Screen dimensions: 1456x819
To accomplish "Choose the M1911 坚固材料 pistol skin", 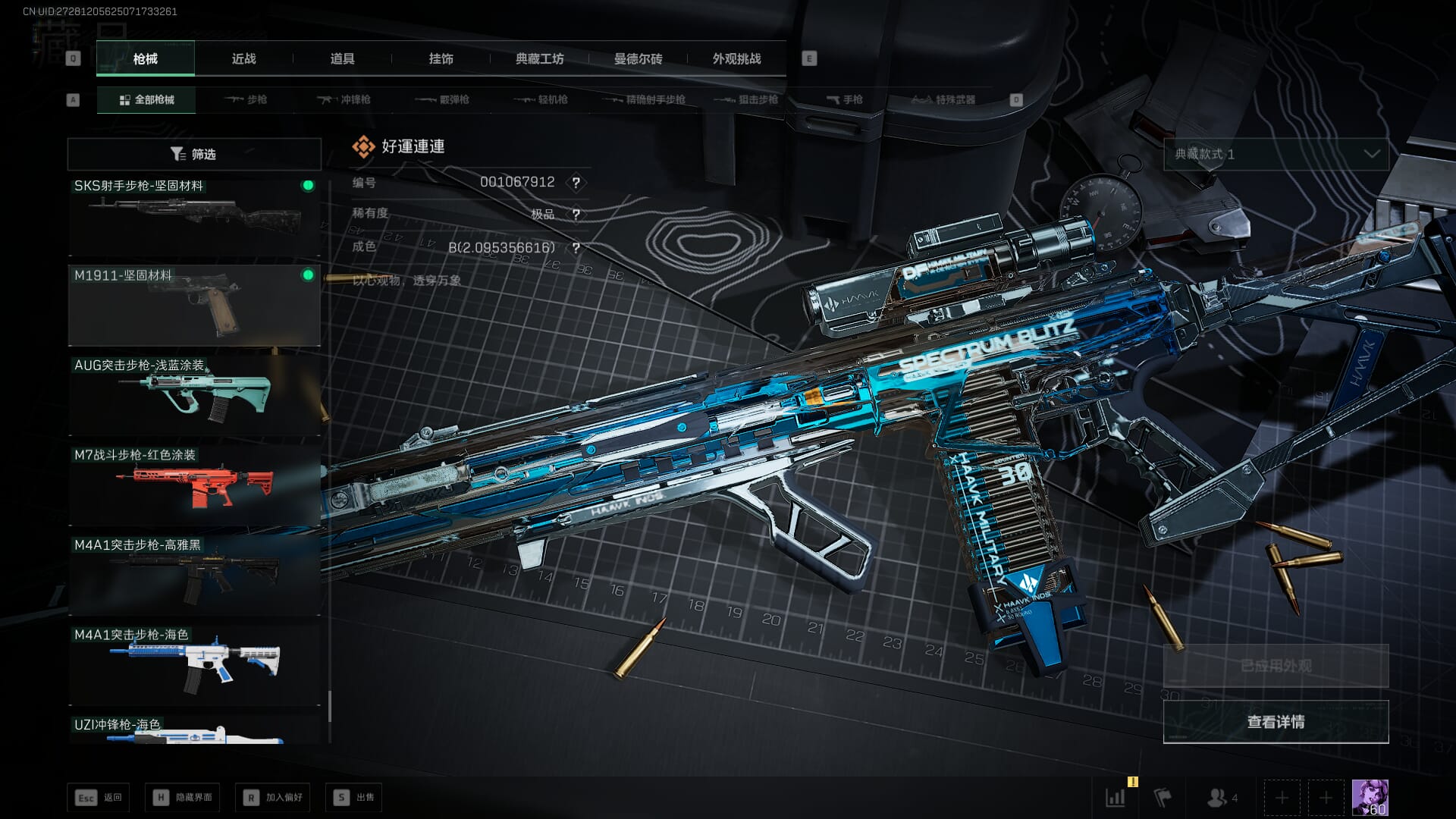I will pos(194,305).
